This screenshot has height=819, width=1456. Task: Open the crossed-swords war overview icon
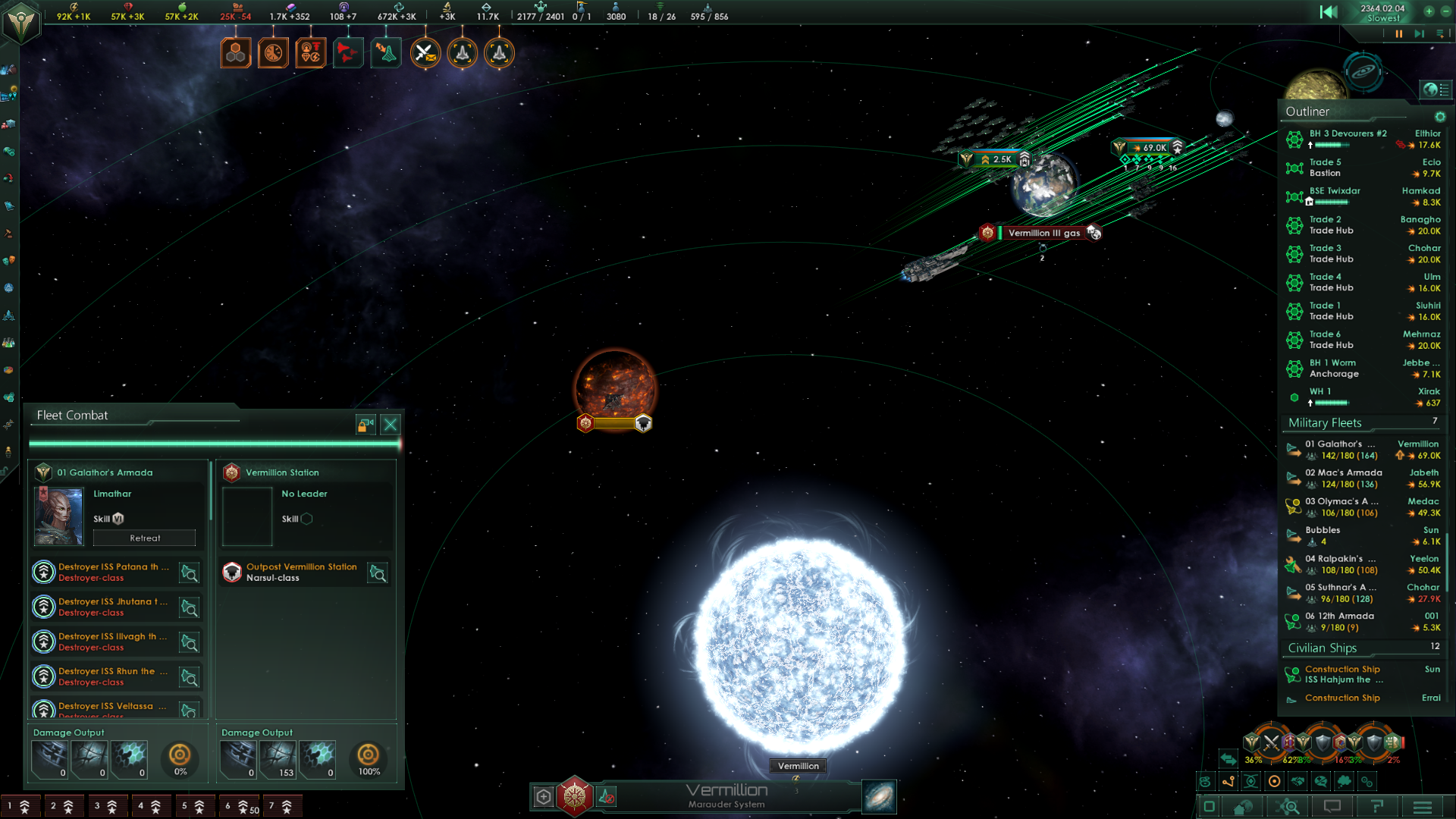[425, 53]
